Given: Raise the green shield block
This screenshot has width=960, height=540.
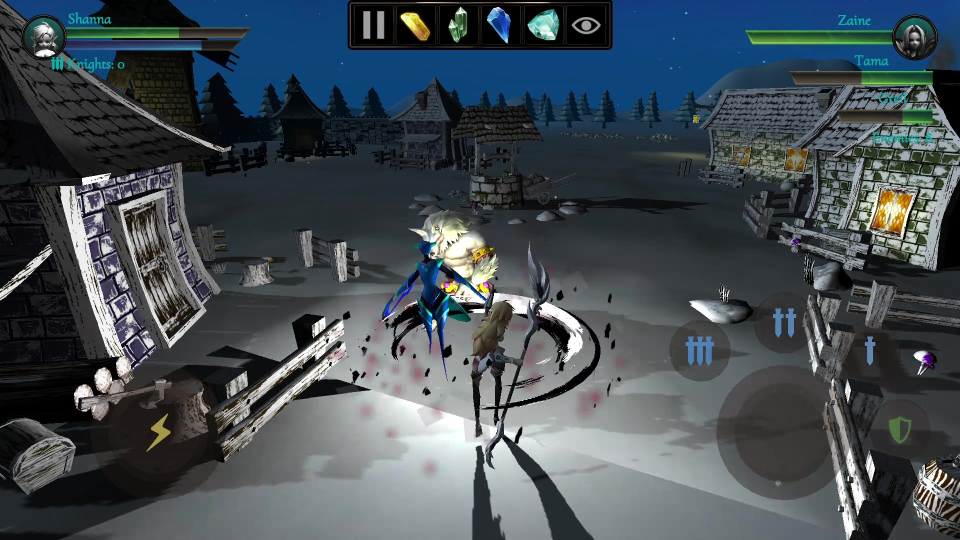Looking at the screenshot, I should [x=901, y=431].
